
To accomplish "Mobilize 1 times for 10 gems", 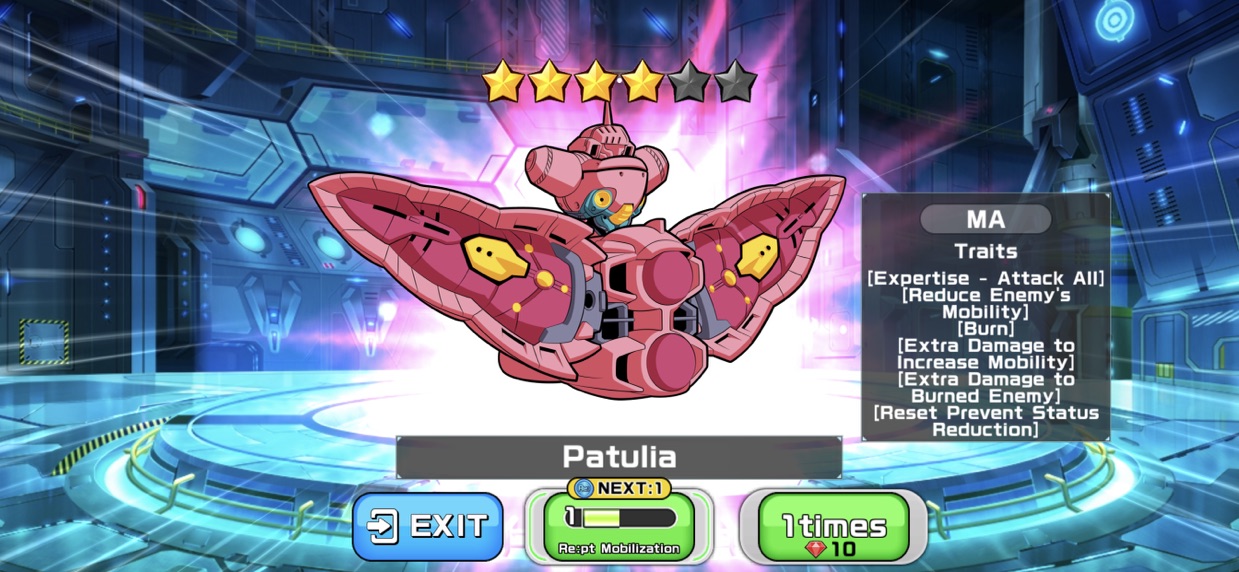I will click(833, 527).
